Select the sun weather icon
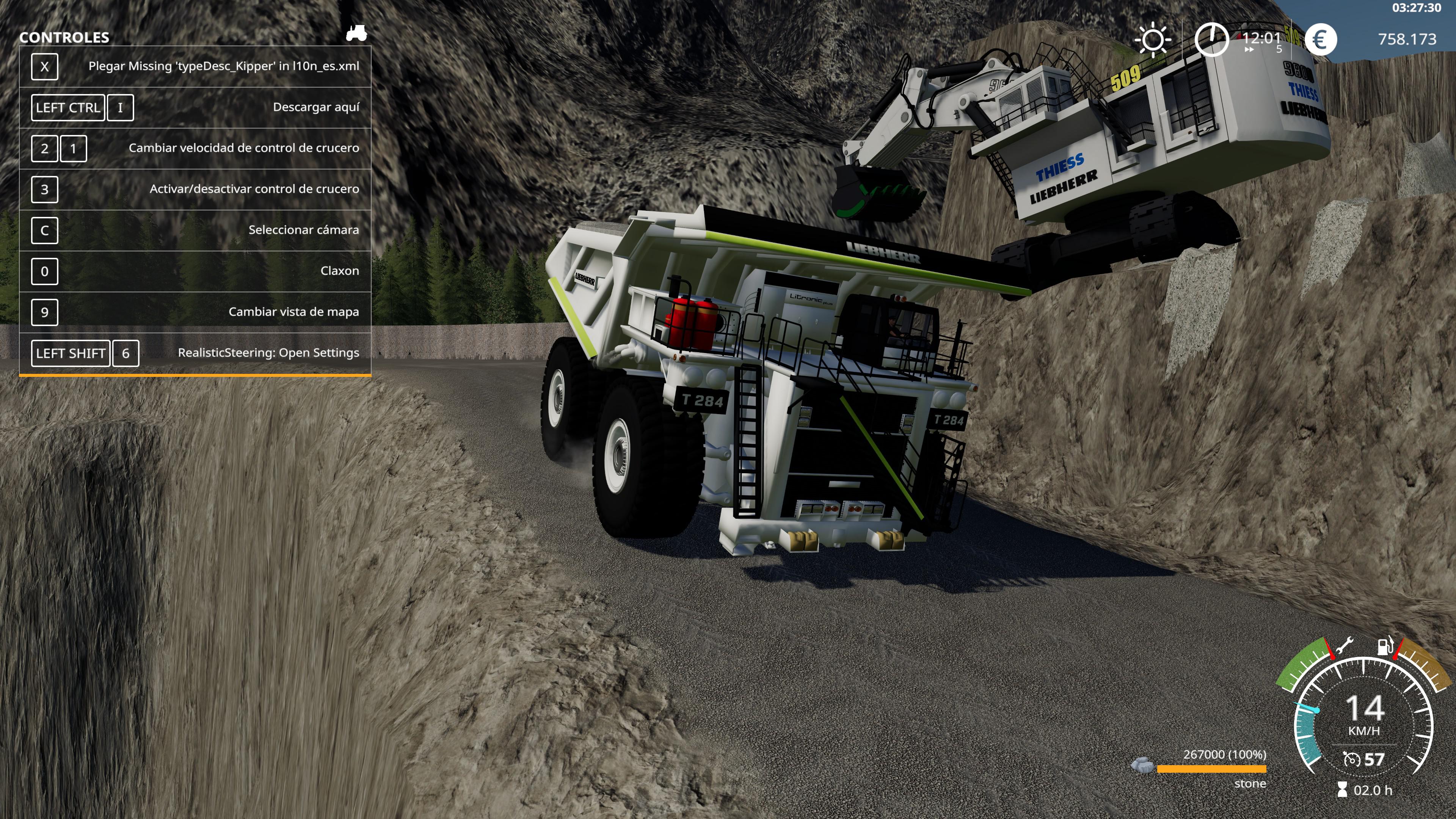This screenshot has height=819, width=1456. (1153, 39)
